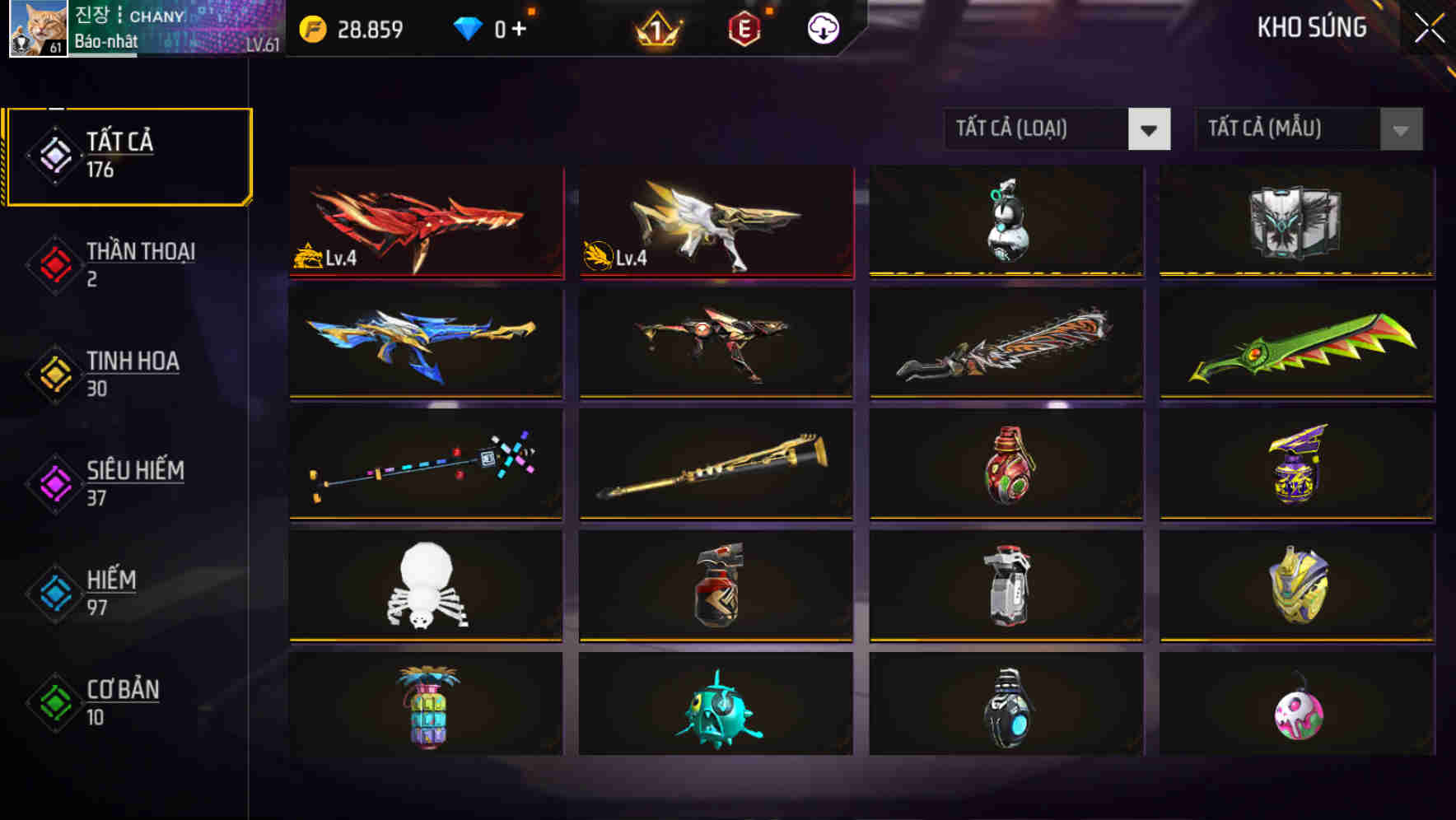Image resolution: width=1456 pixels, height=820 pixels.
Task: Click the white spider grenade item
Action: (x=425, y=586)
